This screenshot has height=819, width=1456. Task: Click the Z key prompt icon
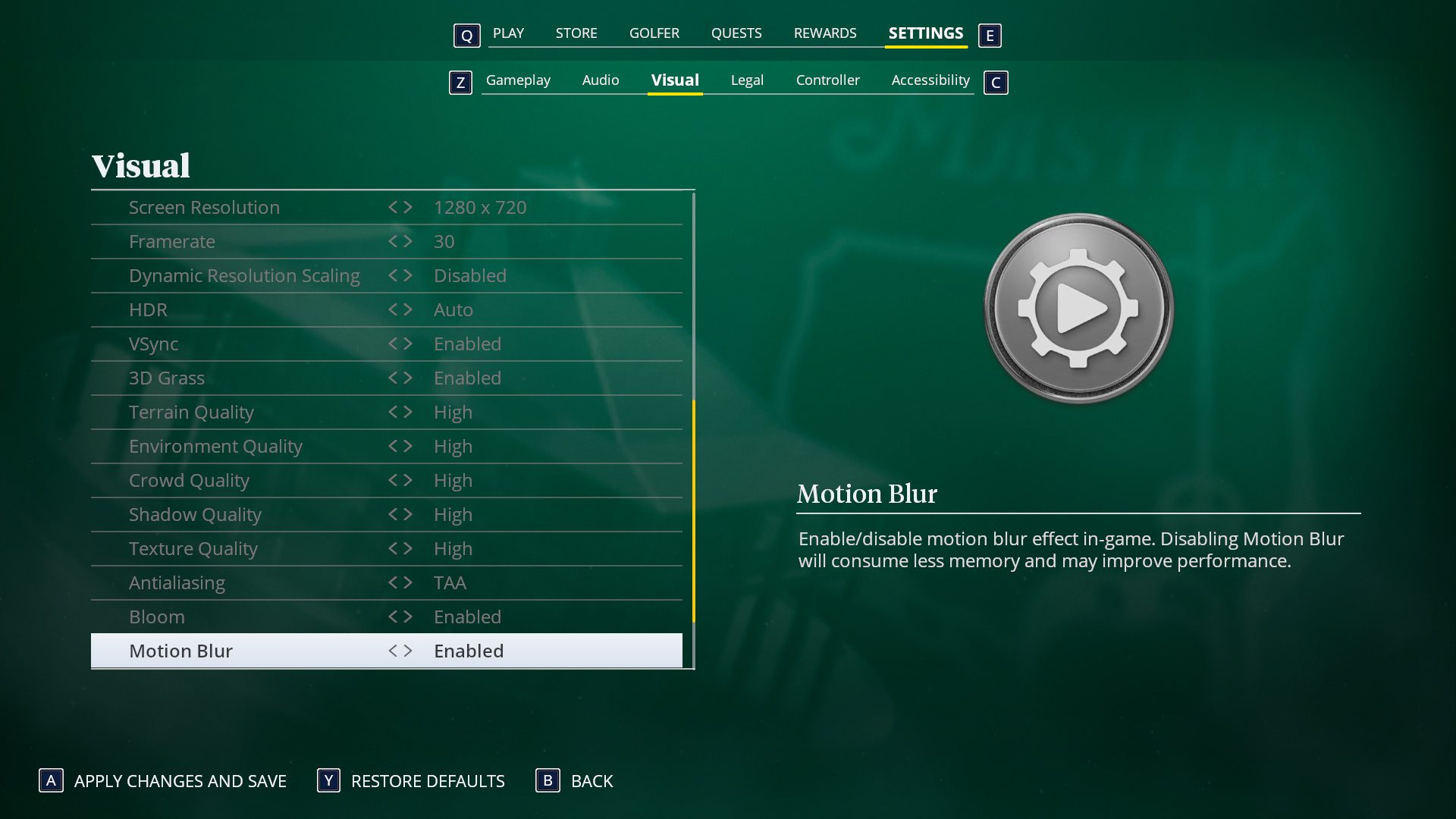460,83
